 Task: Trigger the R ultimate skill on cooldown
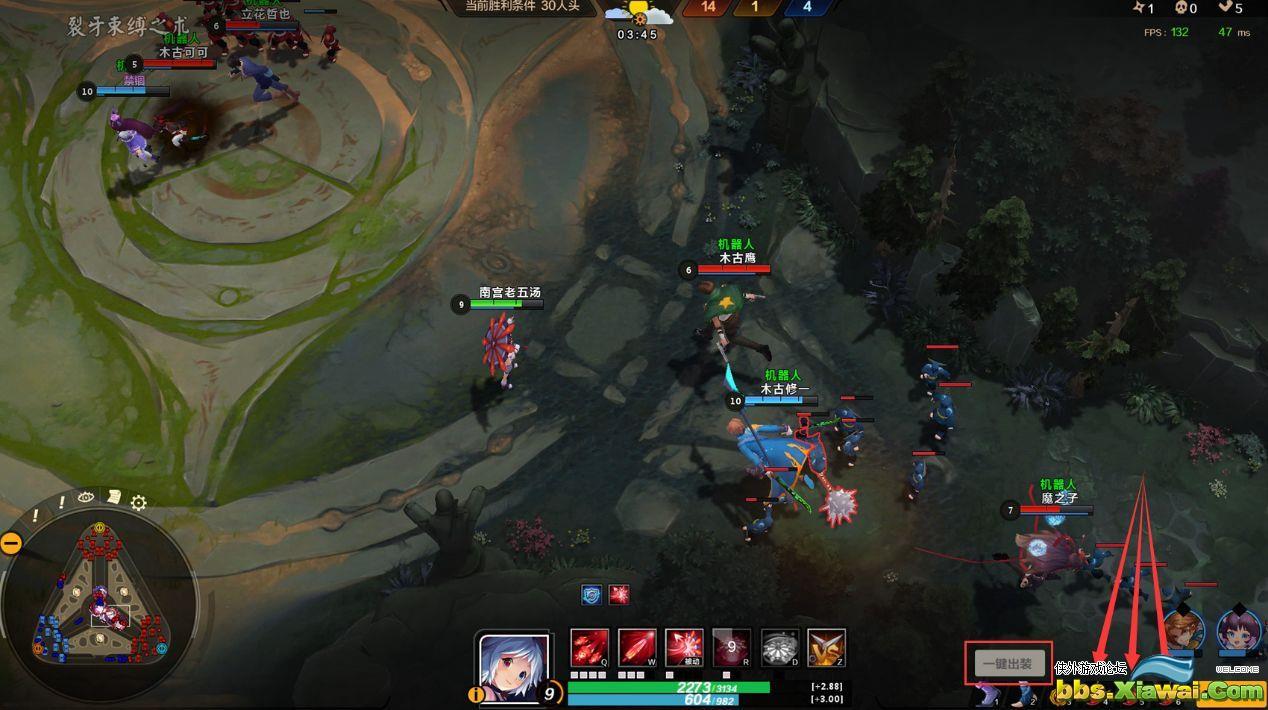tap(731, 648)
